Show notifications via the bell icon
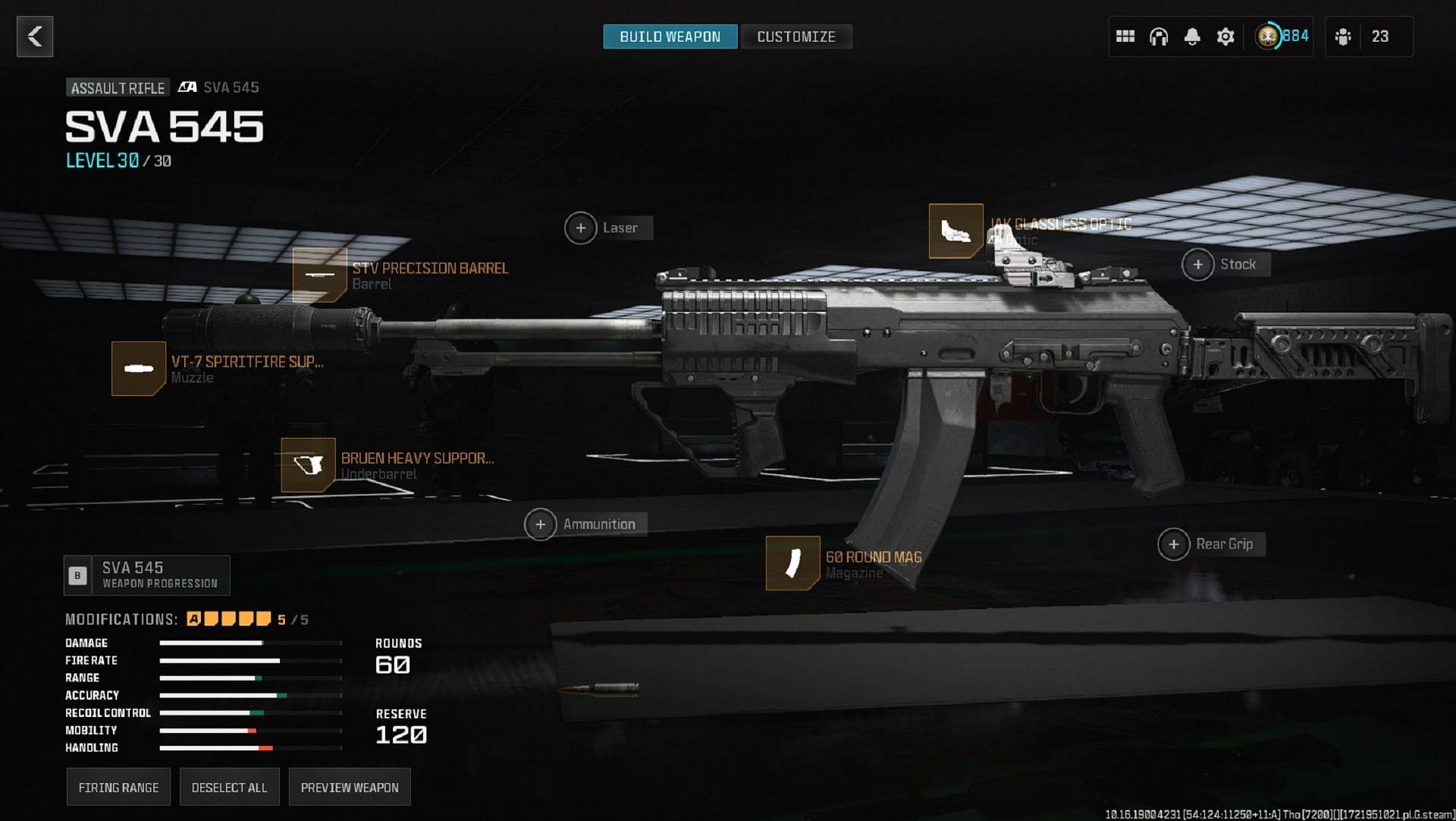The image size is (1456, 821). (x=1192, y=36)
